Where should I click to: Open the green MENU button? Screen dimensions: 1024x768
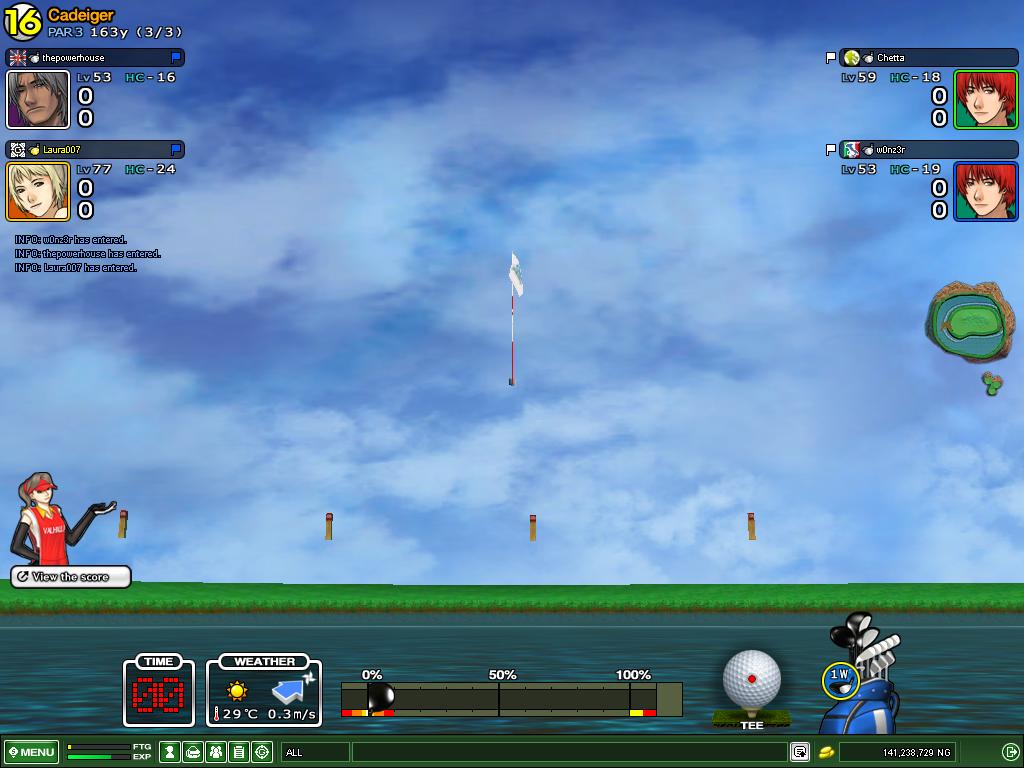[32, 752]
